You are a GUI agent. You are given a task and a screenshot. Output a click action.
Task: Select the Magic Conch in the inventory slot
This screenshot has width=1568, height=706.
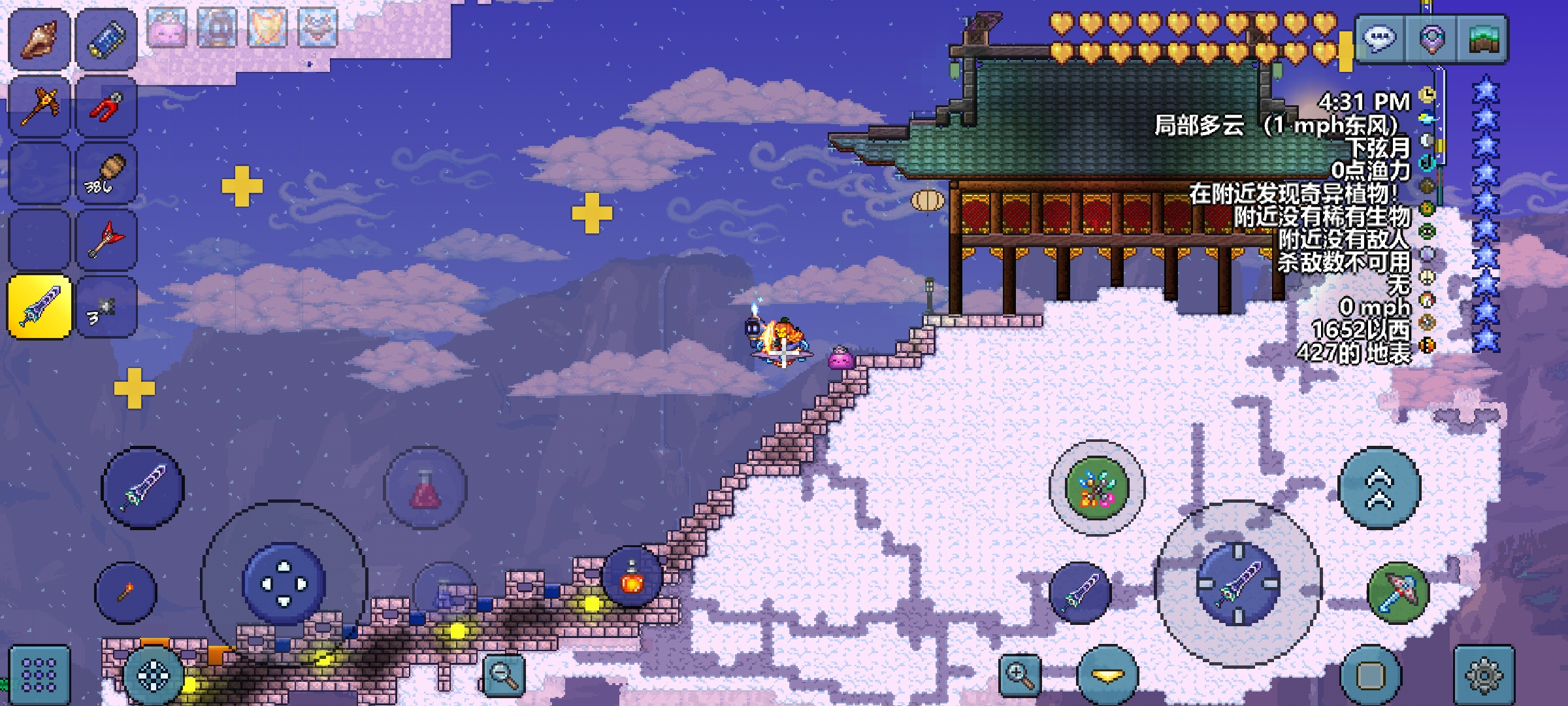coord(37,37)
